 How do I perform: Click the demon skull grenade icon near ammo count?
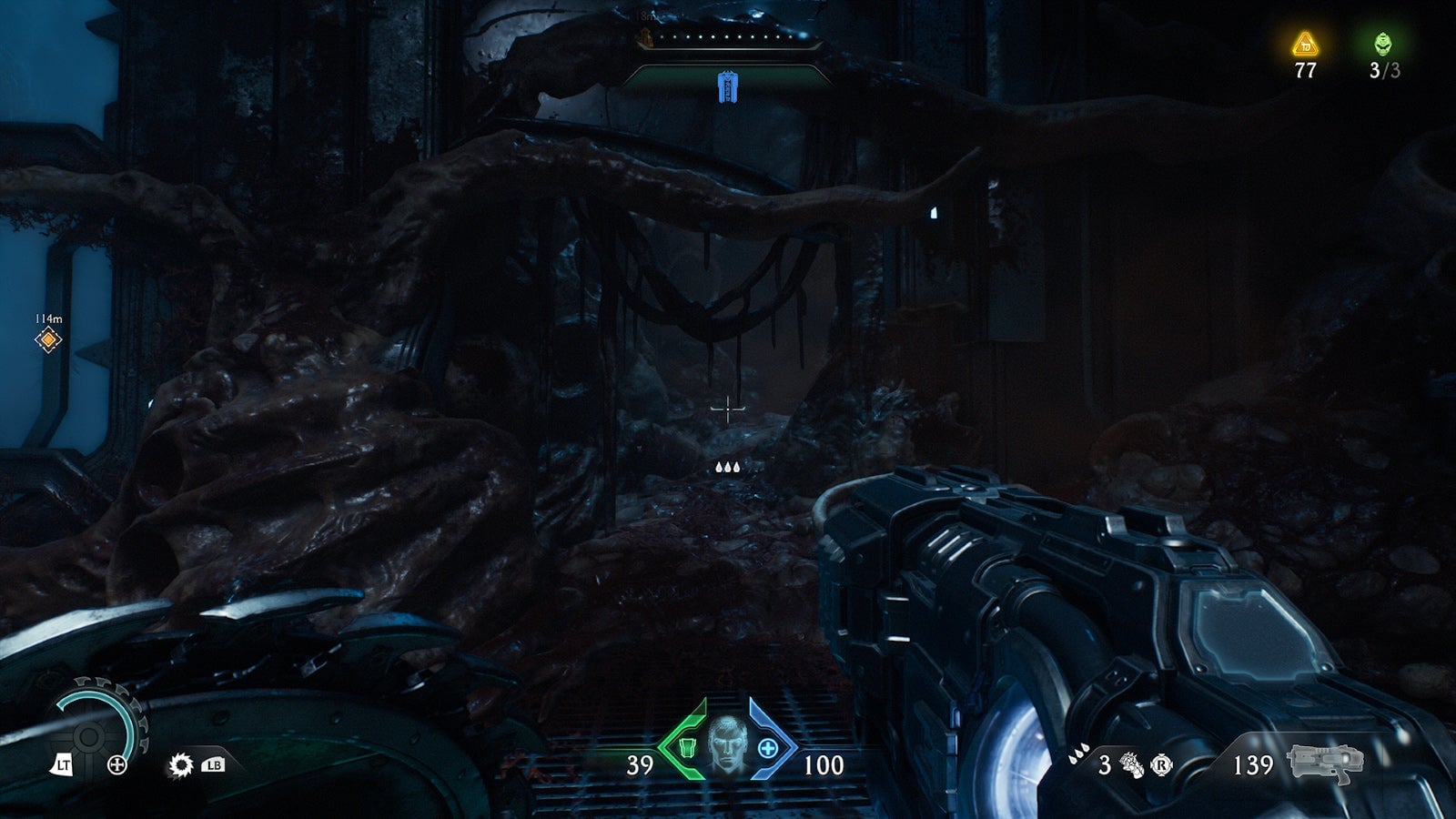click(x=1131, y=766)
